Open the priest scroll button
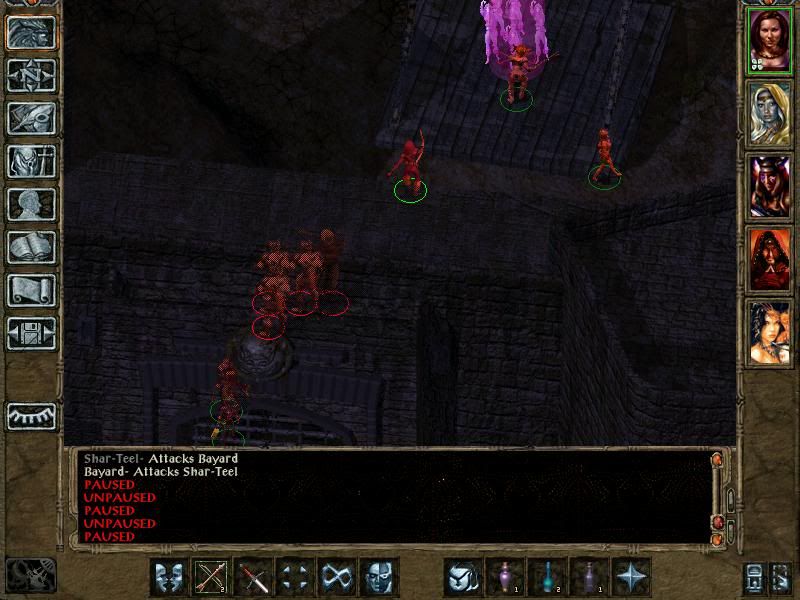Image resolution: width=800 pixels, height=600 pixels. [31, 291]
